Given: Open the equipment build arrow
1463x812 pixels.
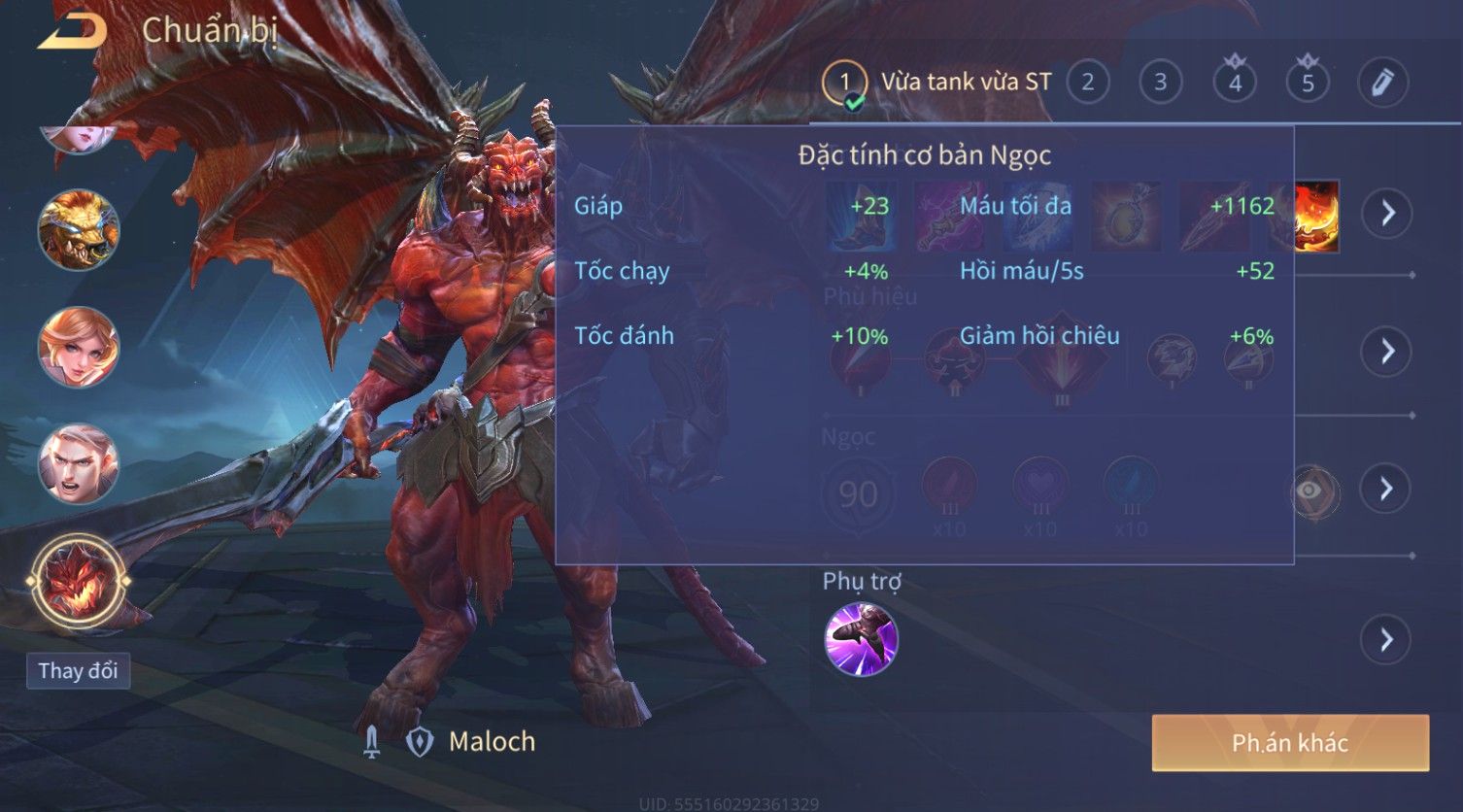Looking at the screenshot, I should coord(1387,213).
